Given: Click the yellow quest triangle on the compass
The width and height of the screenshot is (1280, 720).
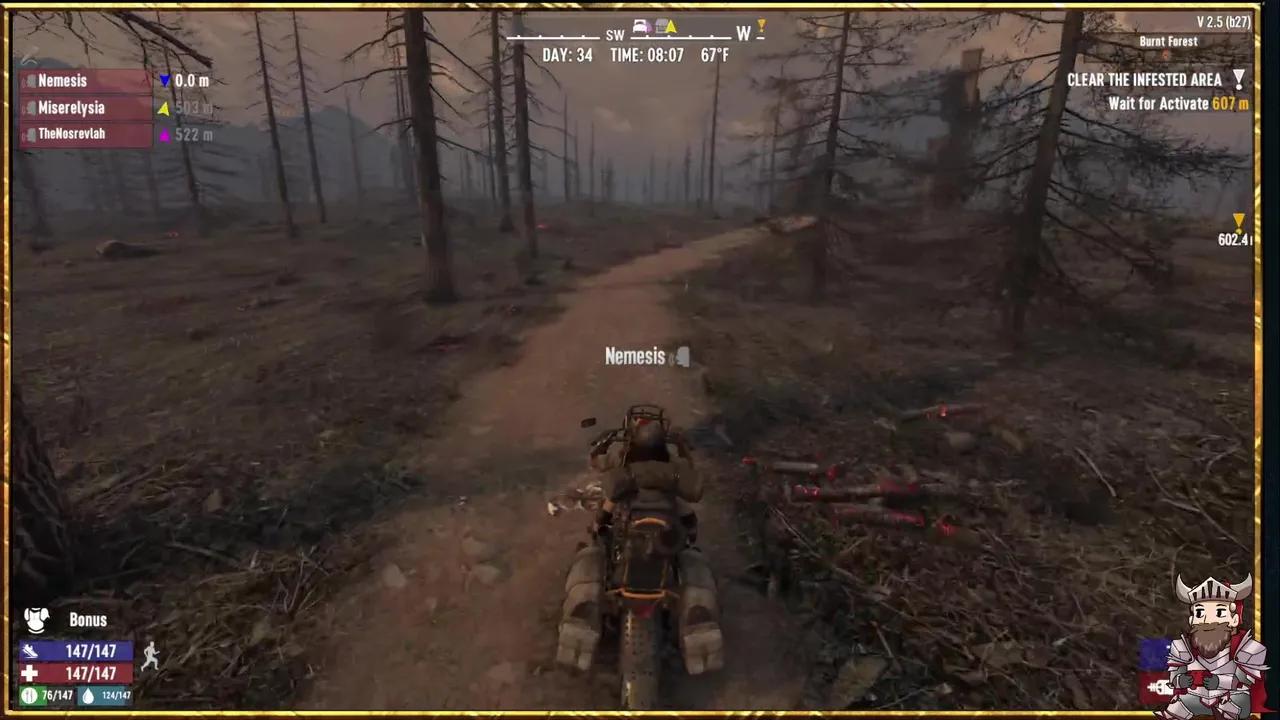Looking at the screenshot, I should point(672,27).
